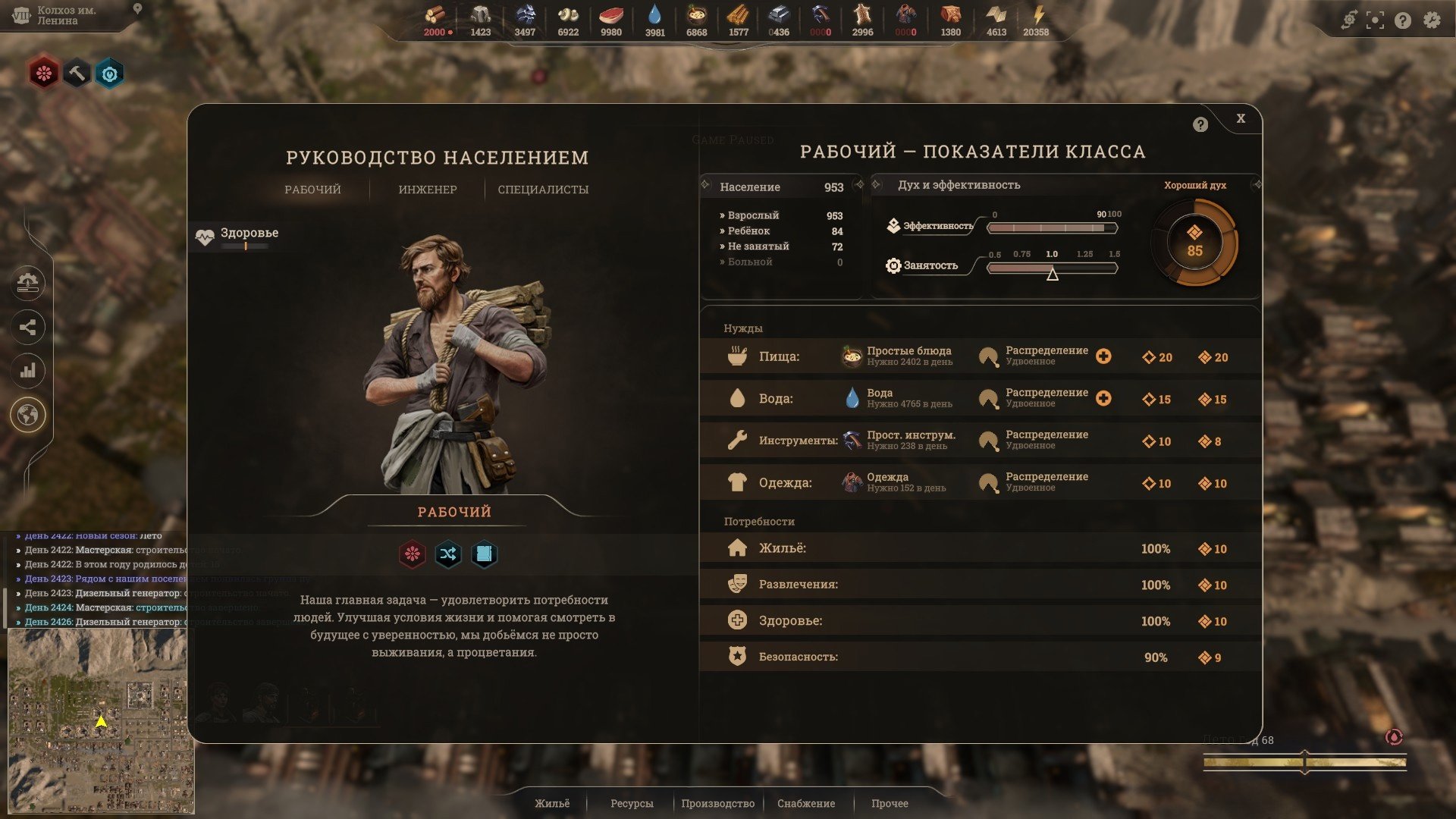Open the Ресурсы bottom menu

(x=632, y=803)
